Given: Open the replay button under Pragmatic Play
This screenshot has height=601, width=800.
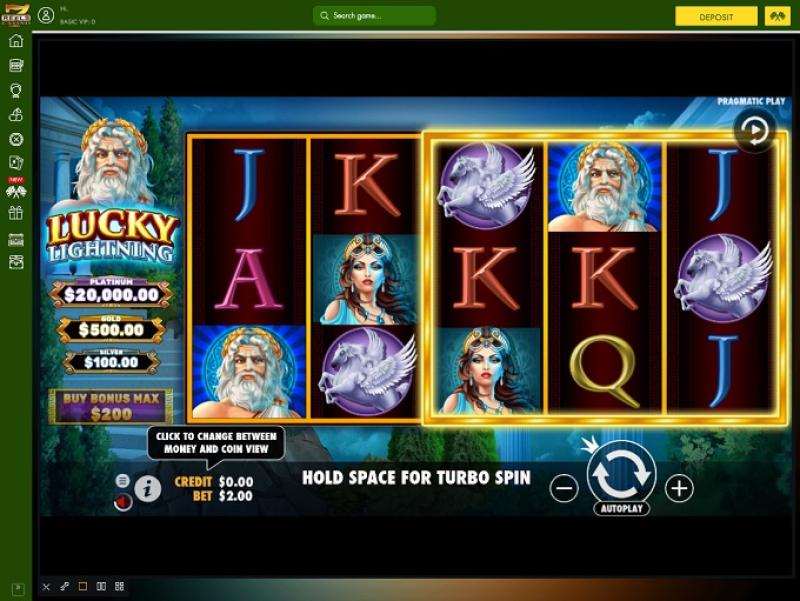Looking at the screenshot, I should pos(754,130).
